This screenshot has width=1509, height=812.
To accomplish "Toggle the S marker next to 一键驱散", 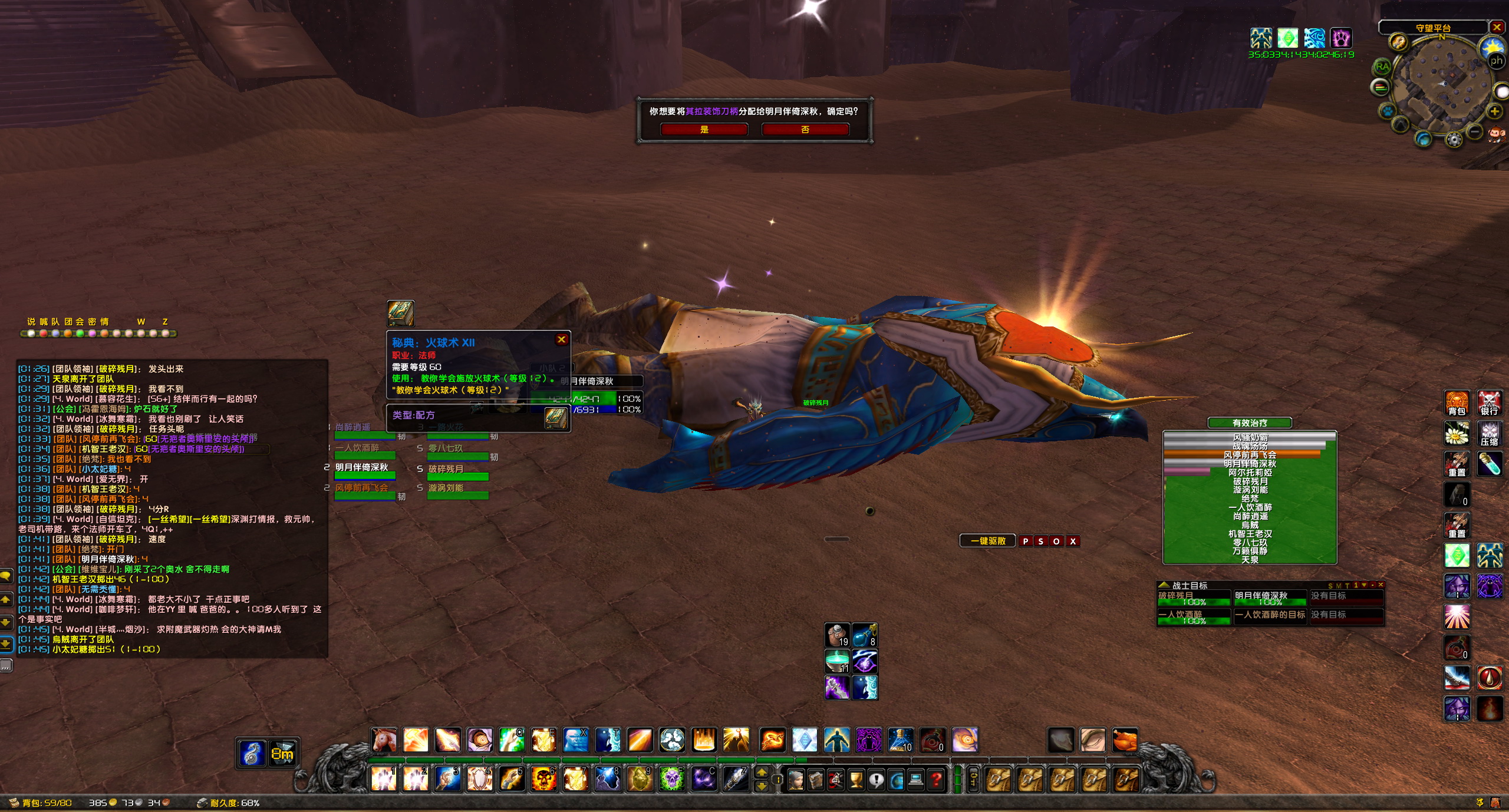I will point(1041,541).
